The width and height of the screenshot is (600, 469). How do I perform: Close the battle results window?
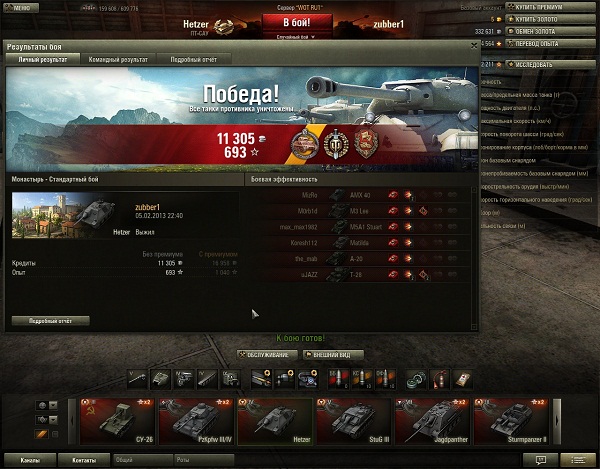point(474,45)
